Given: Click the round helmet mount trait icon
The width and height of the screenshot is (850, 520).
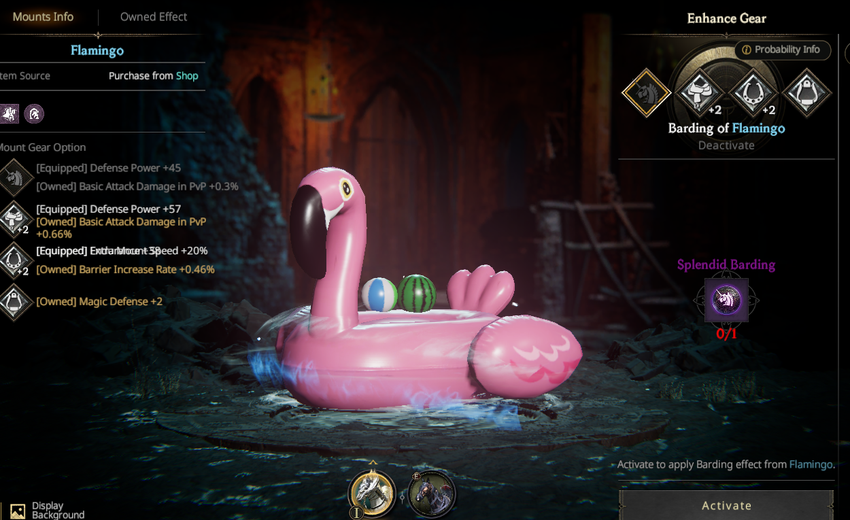Looking at the screenshot, I should pyautogui.click(x=35, y=113).
